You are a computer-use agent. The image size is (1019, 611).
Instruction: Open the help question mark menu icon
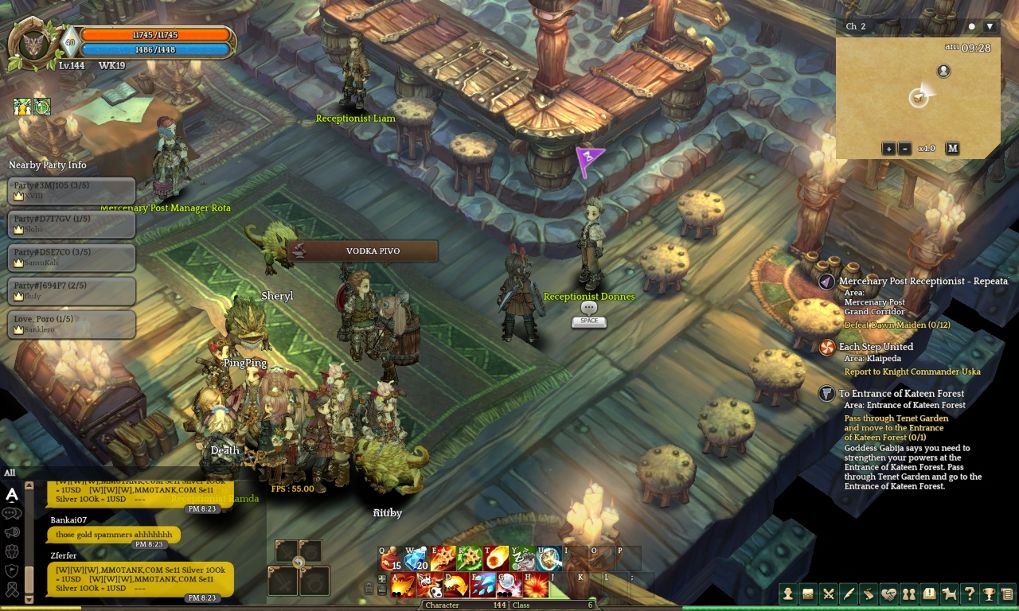click(968, 594)
